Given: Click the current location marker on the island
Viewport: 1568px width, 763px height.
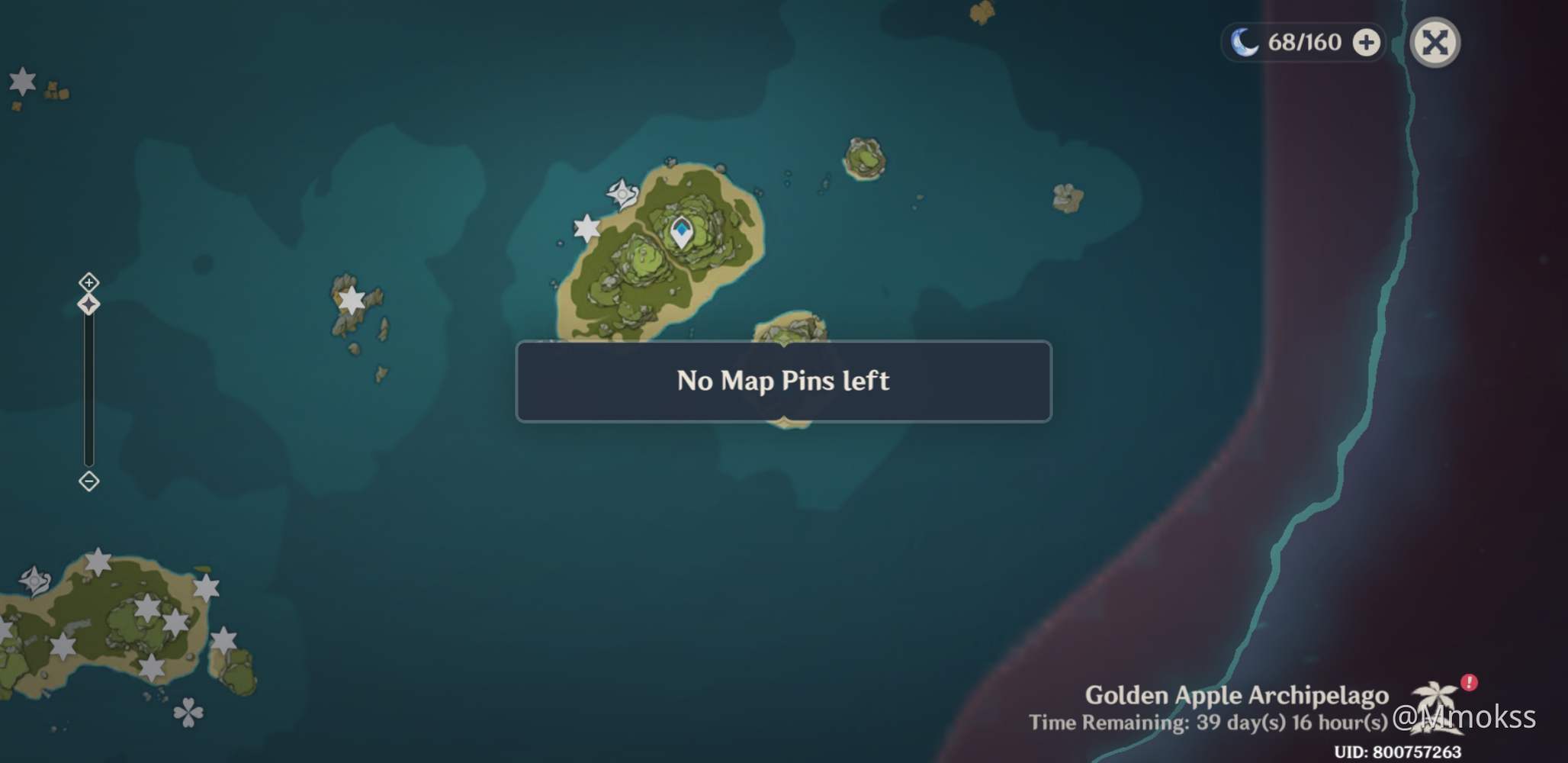Looking at the screenshot, I should pyautogui.click(x=681, y=233).
